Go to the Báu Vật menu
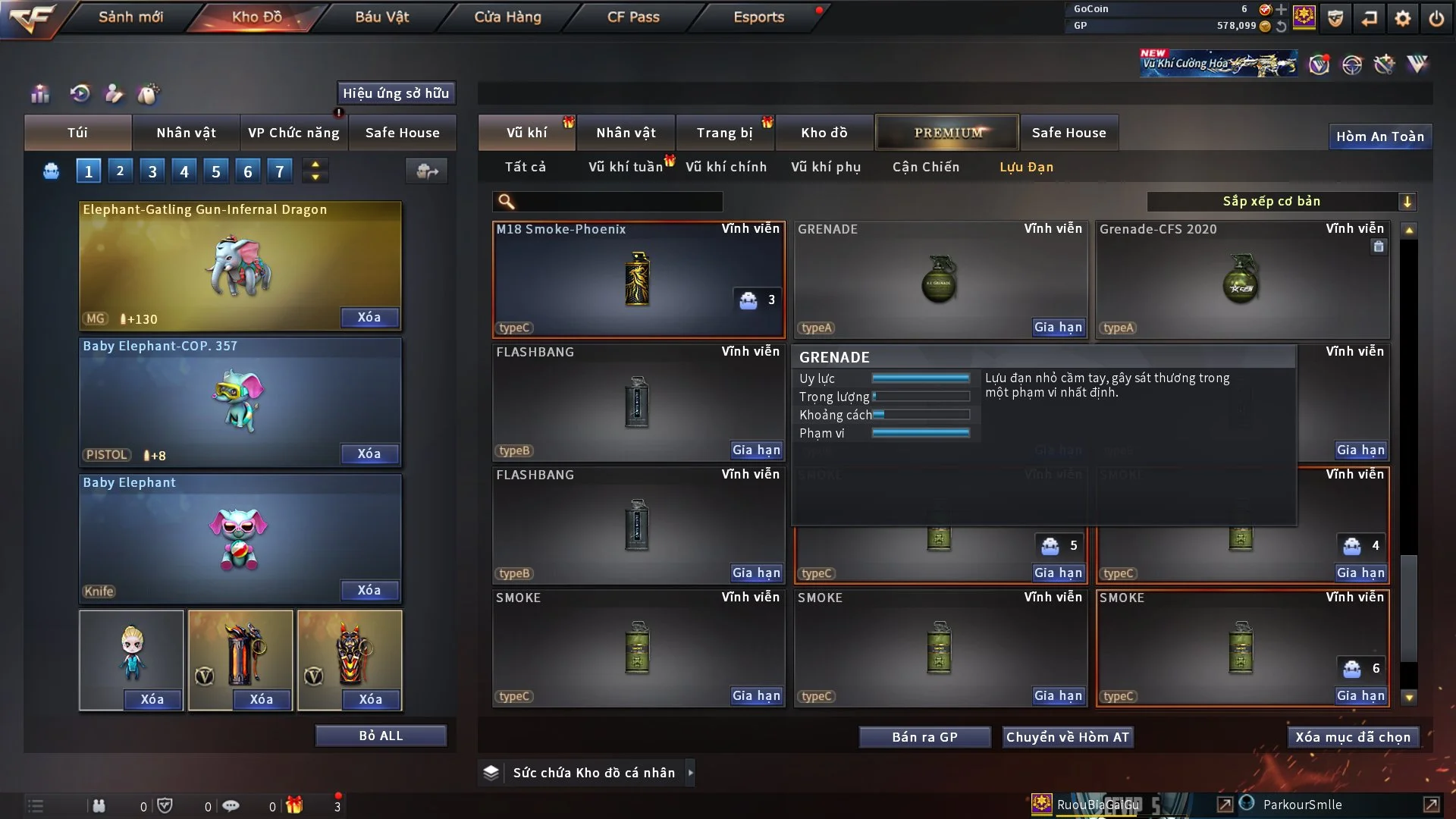 point(381,17)
